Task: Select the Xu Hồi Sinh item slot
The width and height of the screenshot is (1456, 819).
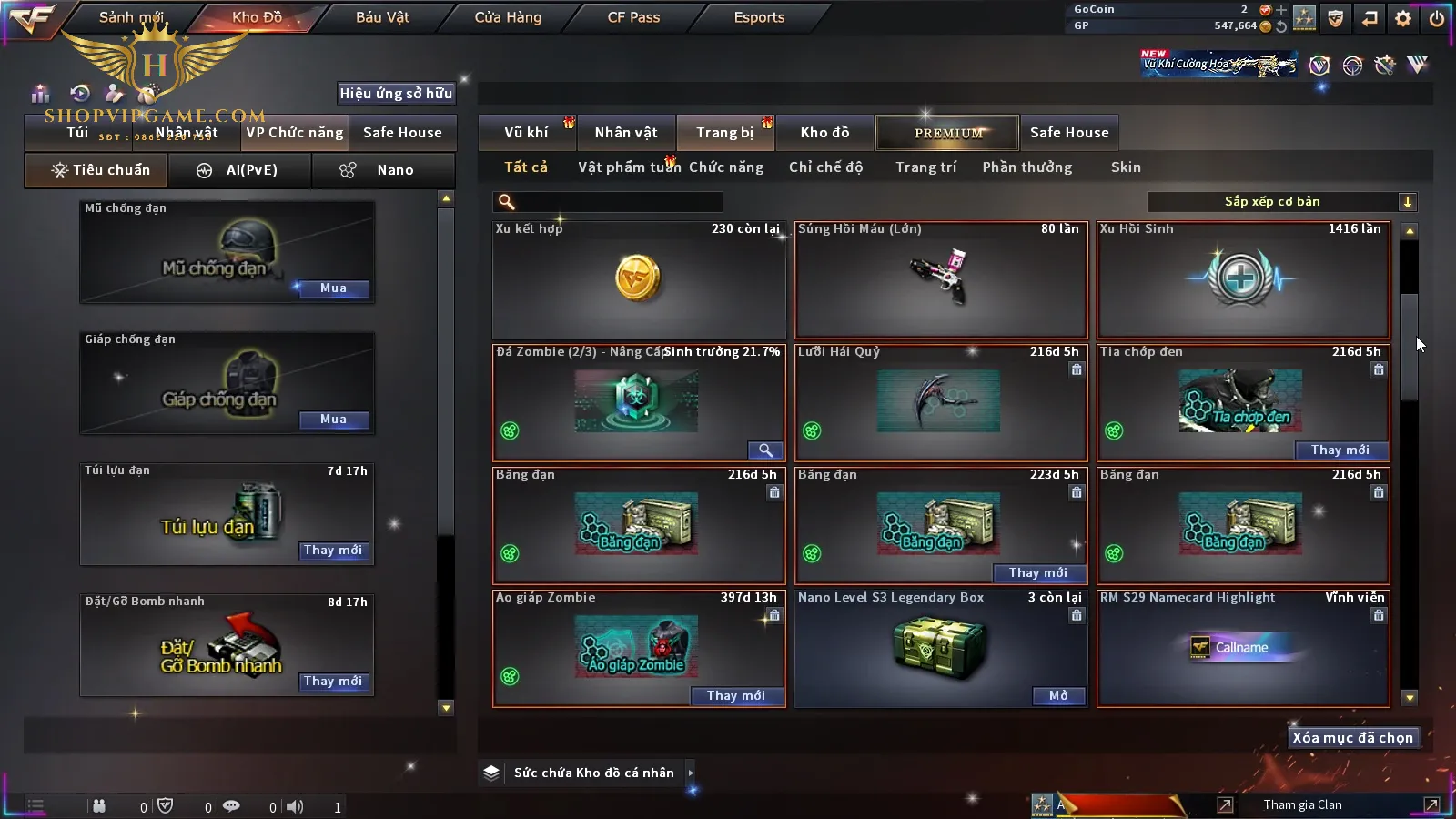Action: point(1242,280)
